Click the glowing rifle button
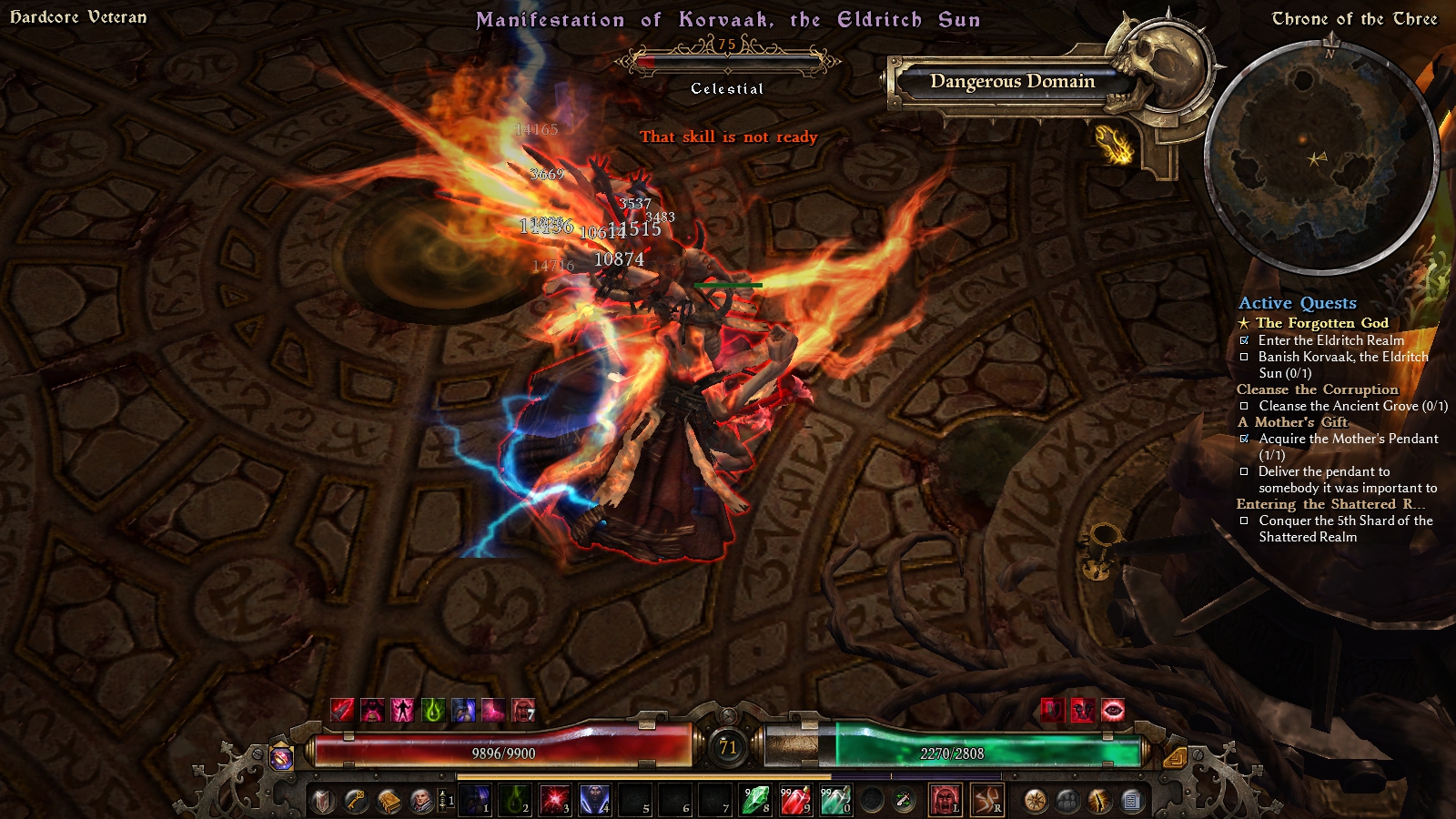This screenshot has height=819, width=1456. [1099, 801]
